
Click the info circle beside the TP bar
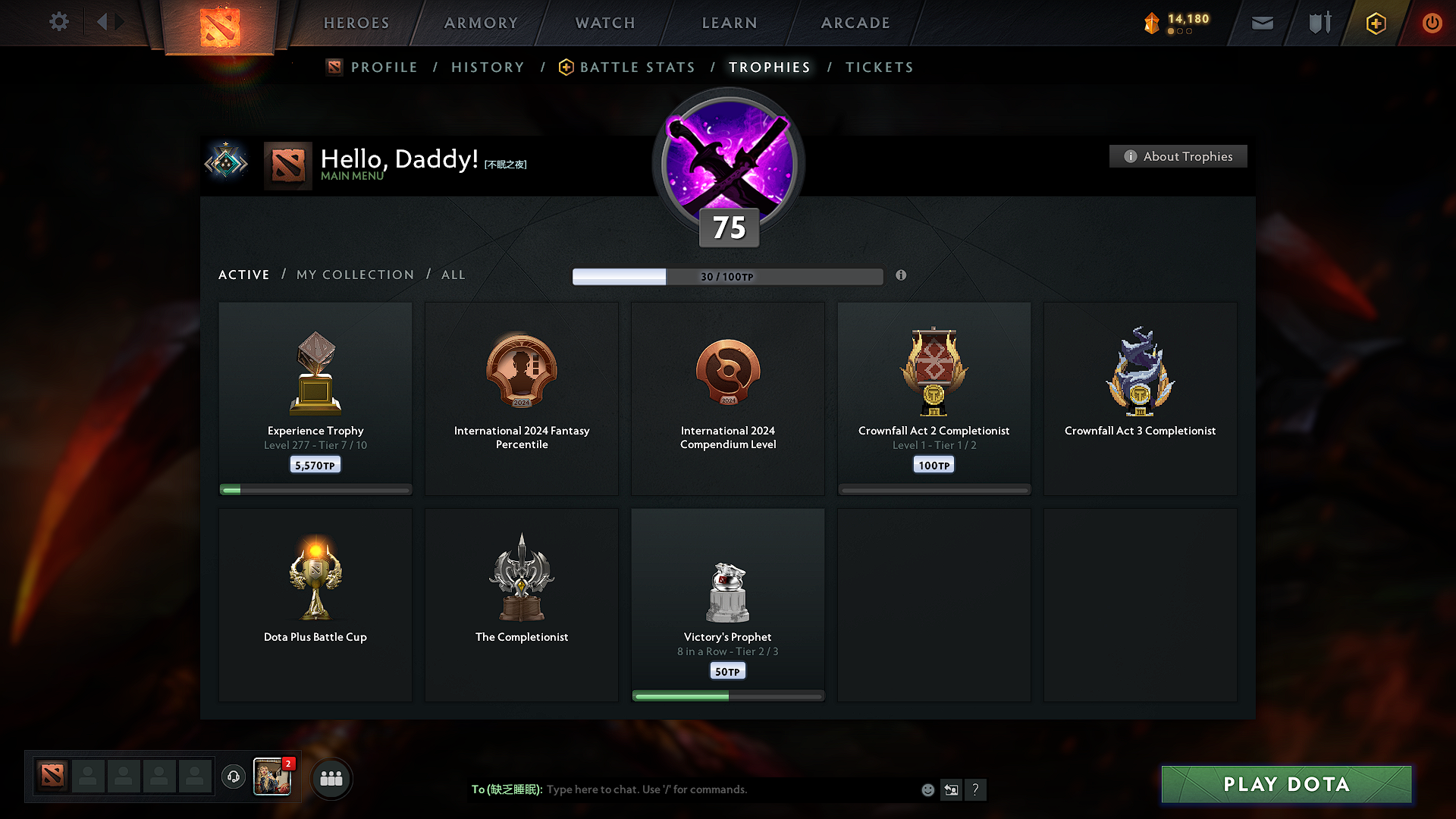coord(902,276)
